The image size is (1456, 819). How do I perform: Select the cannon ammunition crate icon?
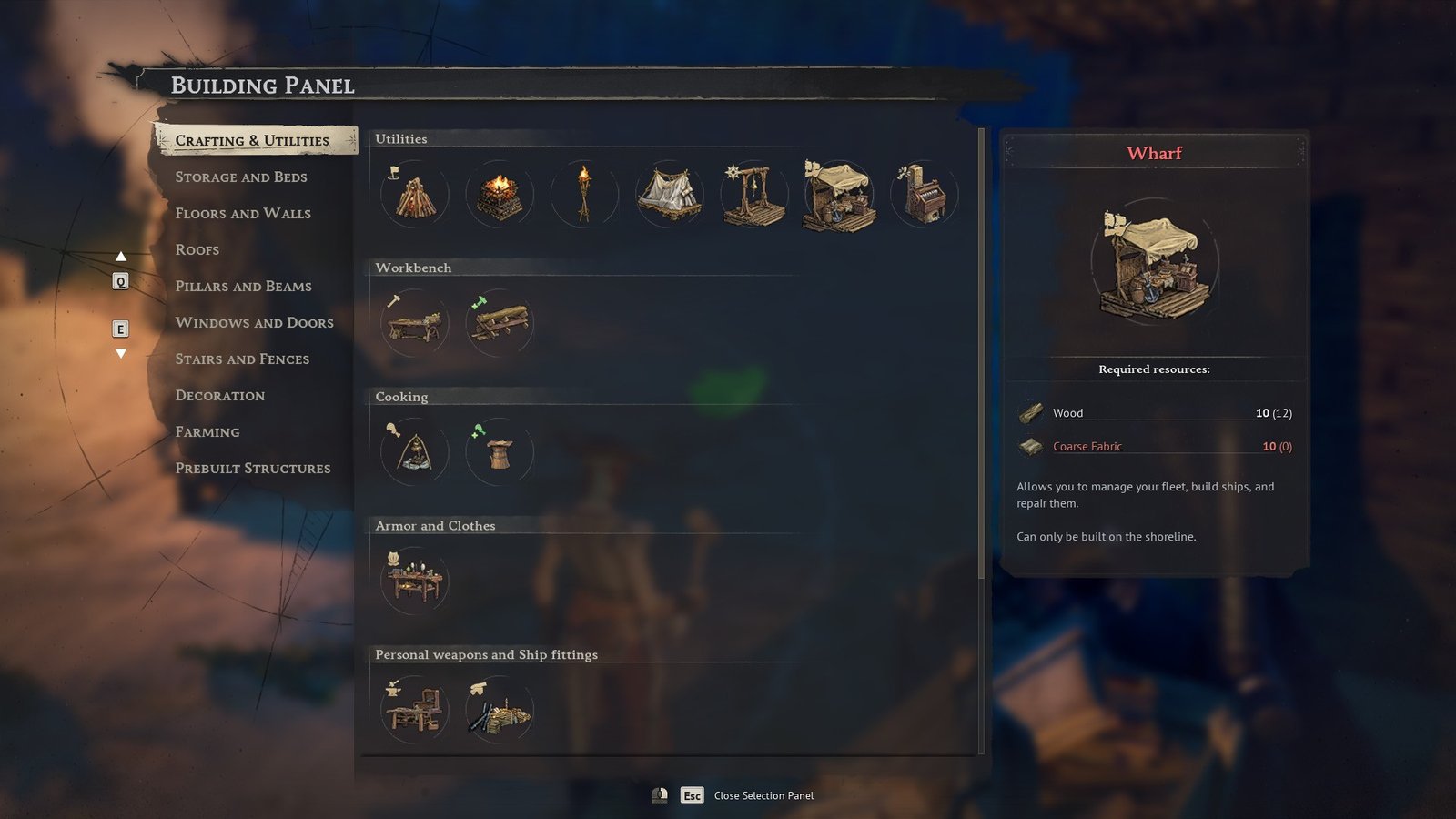[x=499, y=710]
